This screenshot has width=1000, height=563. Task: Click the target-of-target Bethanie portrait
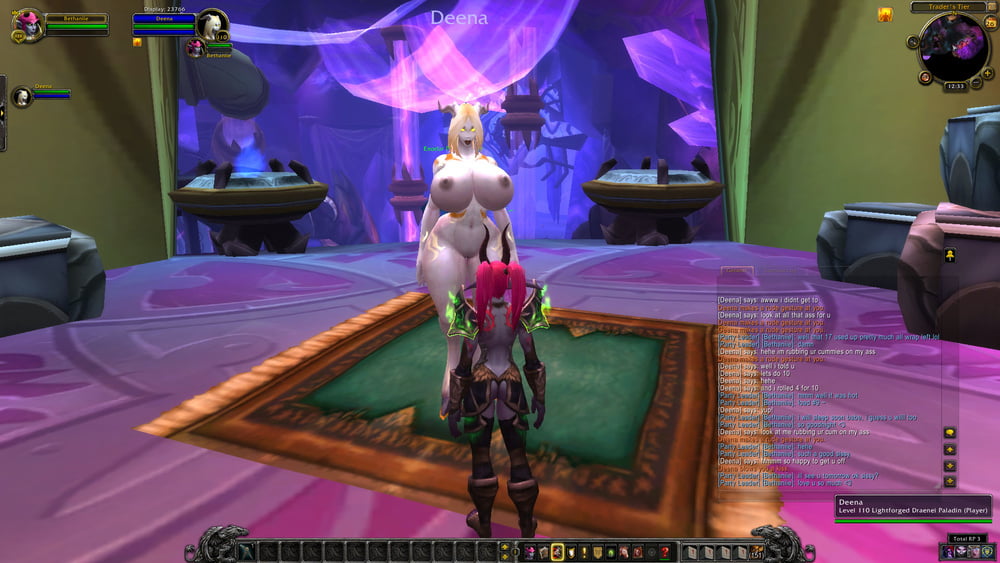pyautogui.click(x=194, y=47)
